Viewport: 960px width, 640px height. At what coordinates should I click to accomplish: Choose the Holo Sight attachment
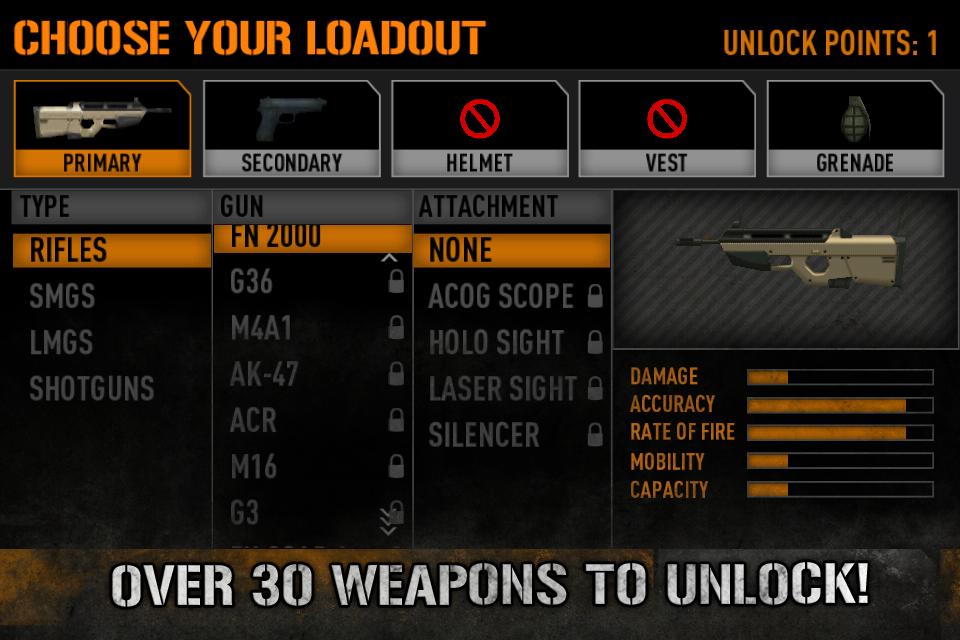coord(511,342)
